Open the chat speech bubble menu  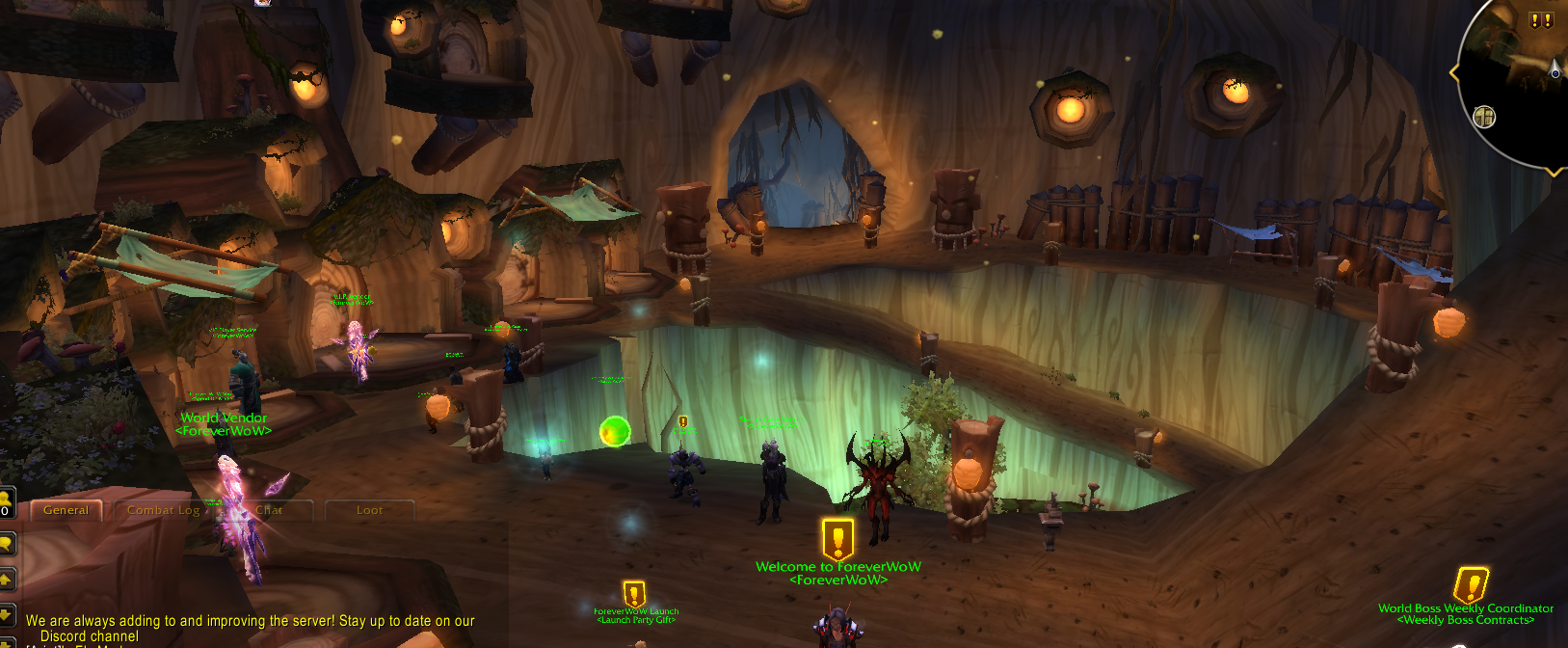(x=5, y=544)
